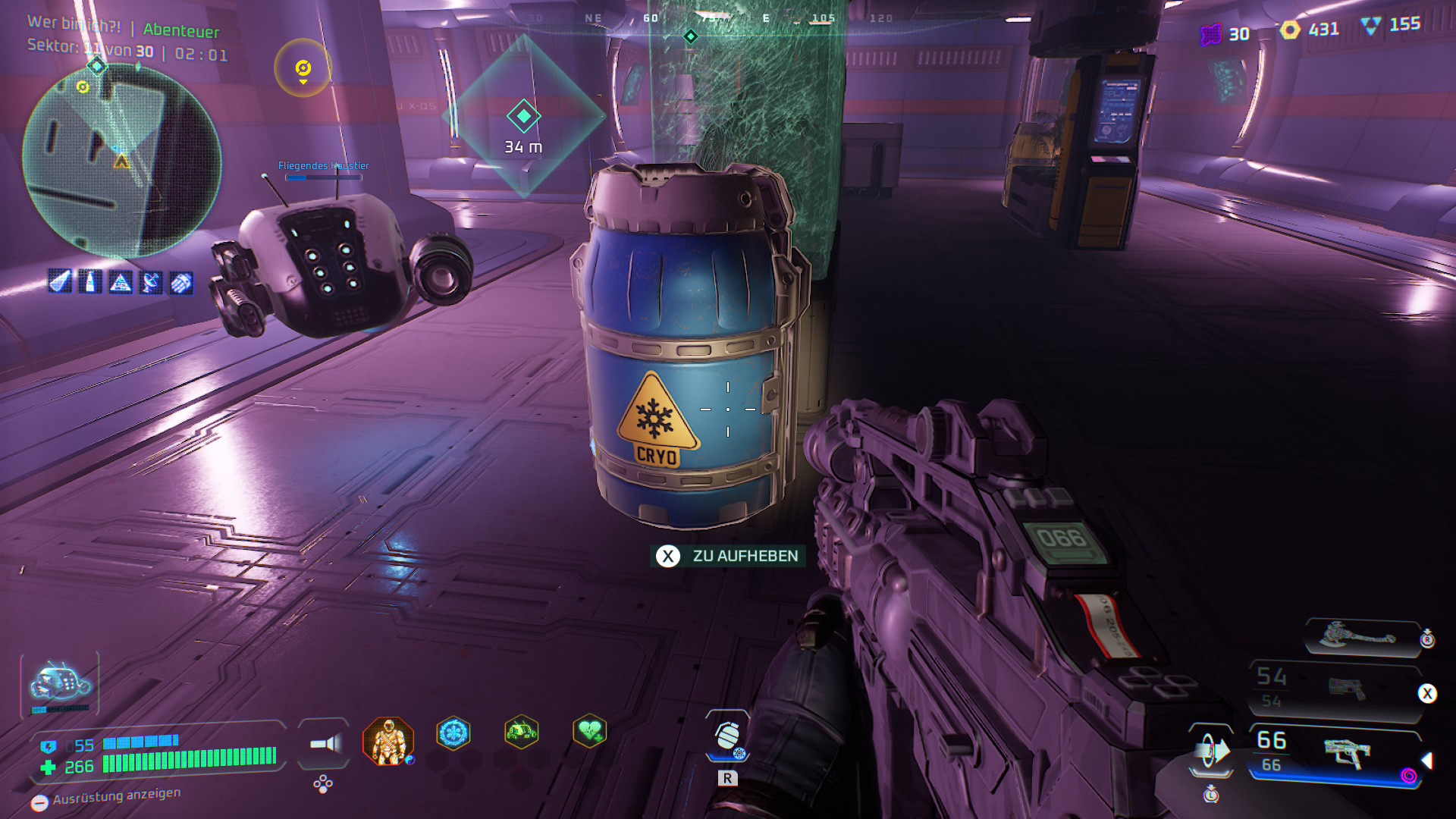Activate the dash arrow ability icon

click(1211, 751)
